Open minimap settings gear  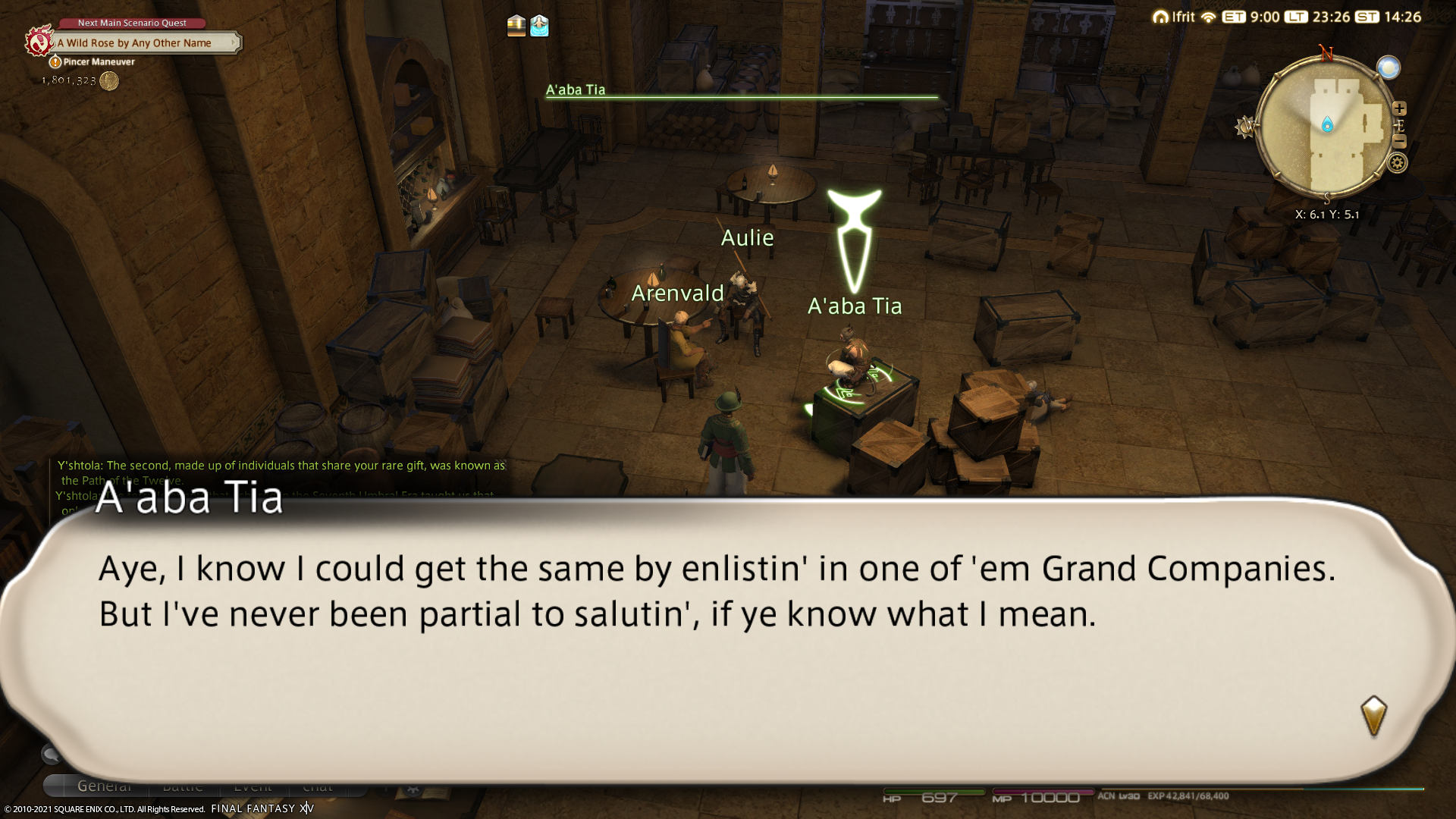pyautogui.click(x=1398, y=162)
